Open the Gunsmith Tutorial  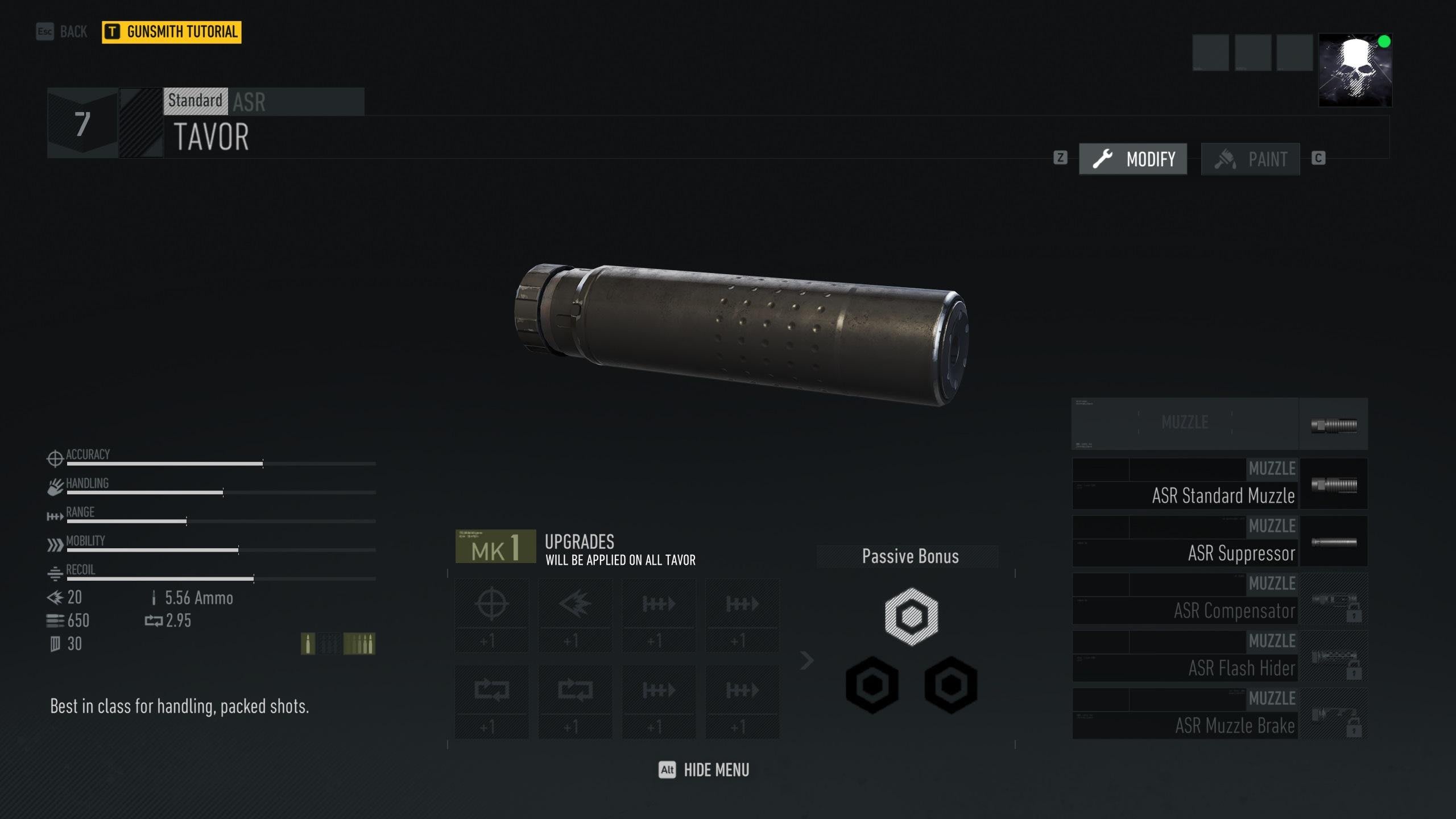(x=172, y=32)
